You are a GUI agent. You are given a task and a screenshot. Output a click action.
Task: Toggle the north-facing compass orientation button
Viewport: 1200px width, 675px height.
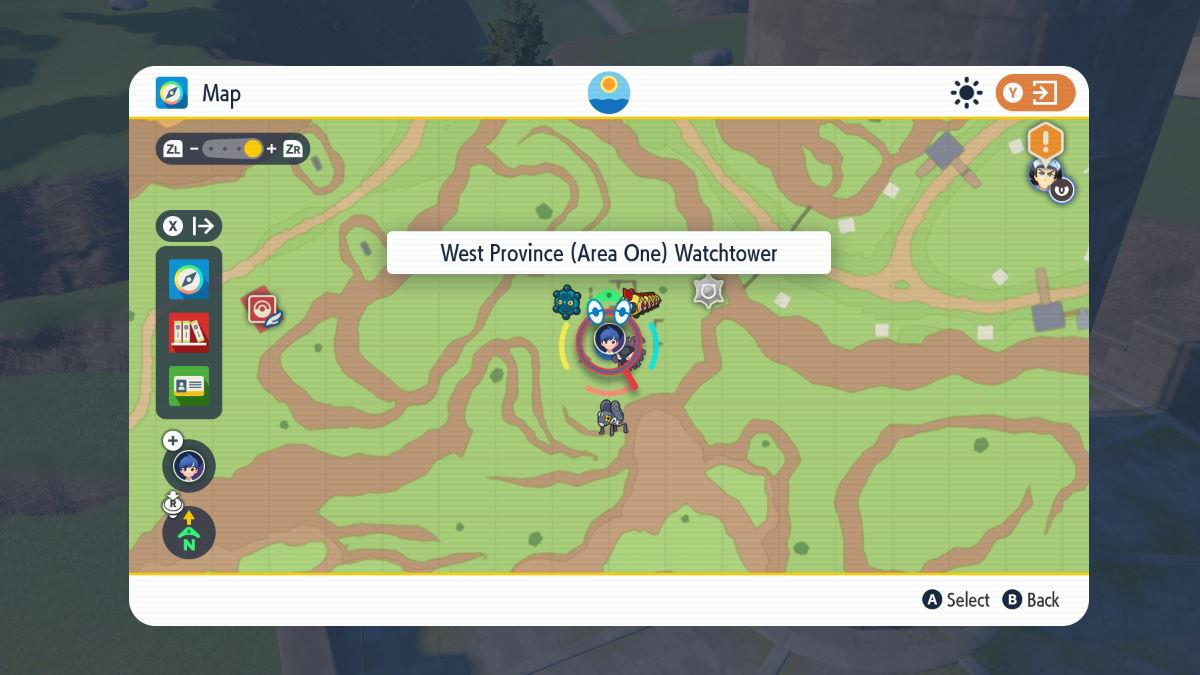189,533
